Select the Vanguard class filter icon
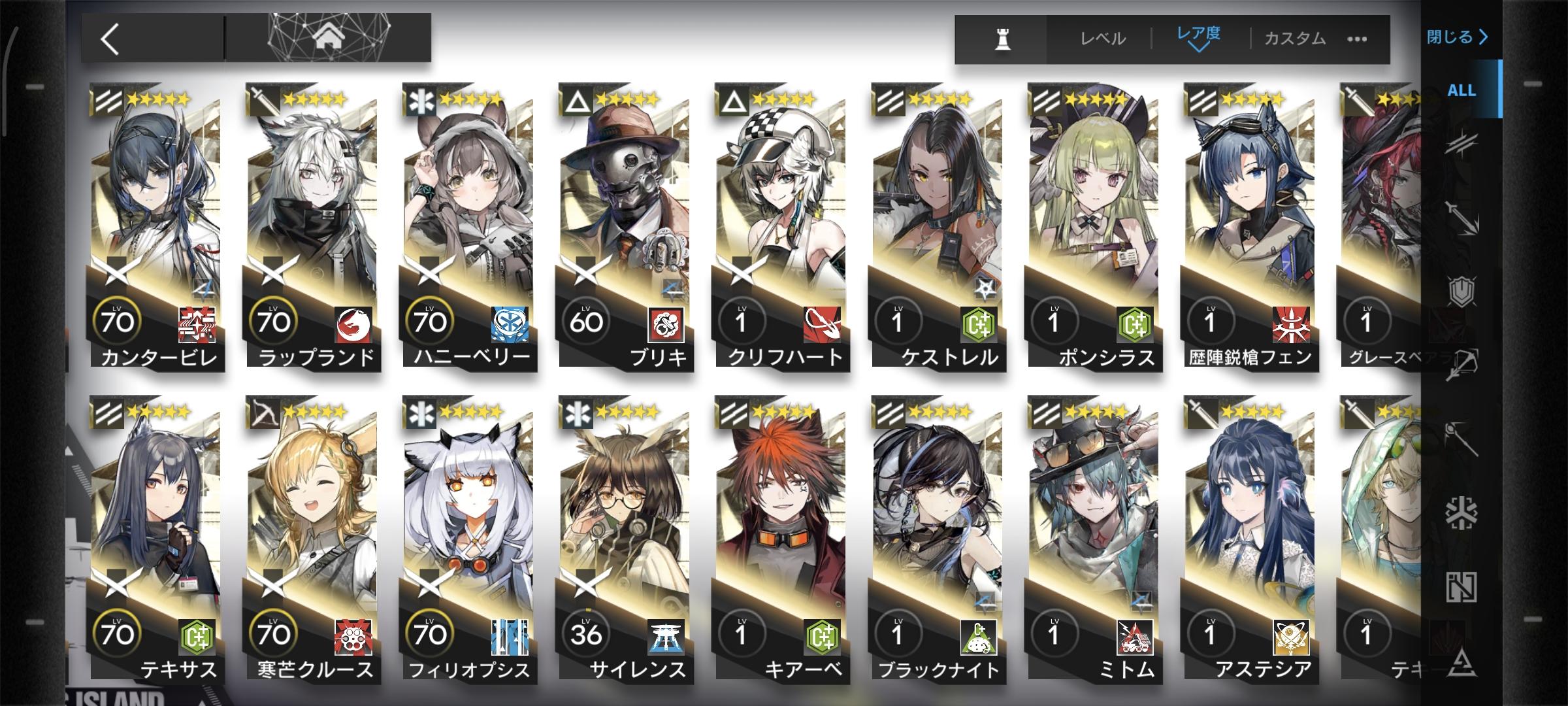The image size is (1568, 706). 1462,143
